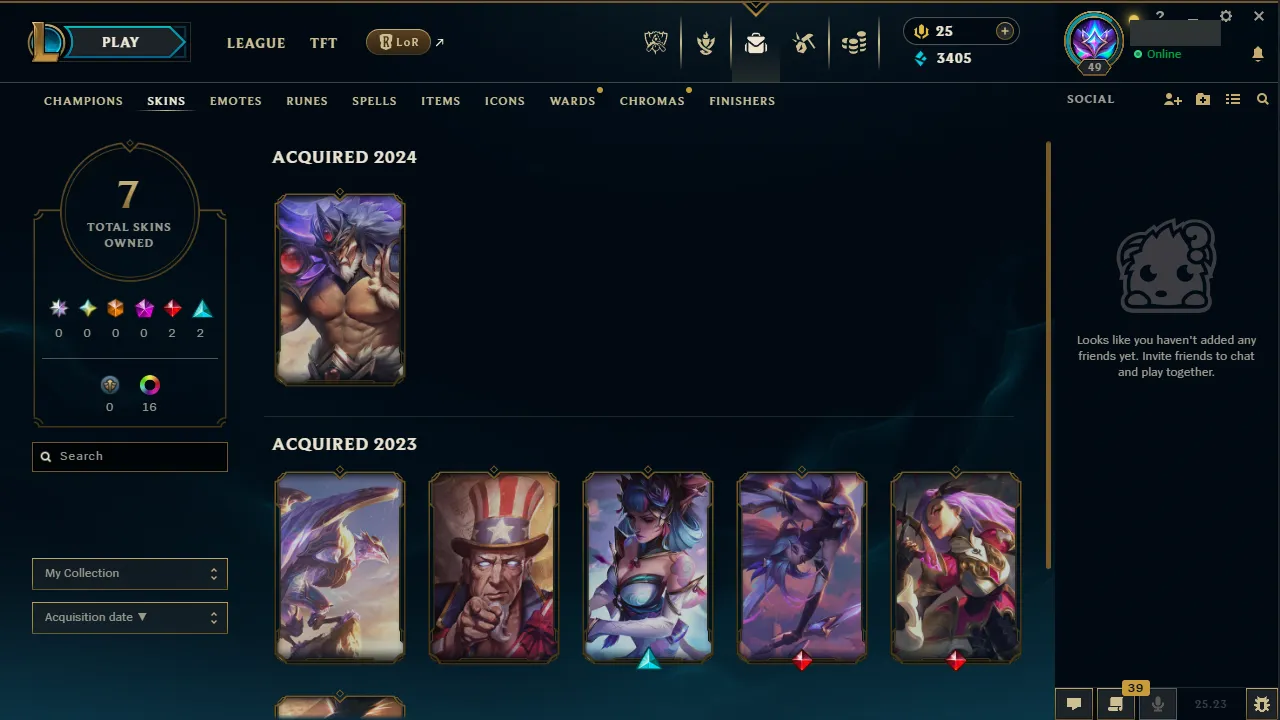The height and width of the screenshot is (720, 1280).
Task: Open the My Collection dropdown
Action: pos(129,573)
